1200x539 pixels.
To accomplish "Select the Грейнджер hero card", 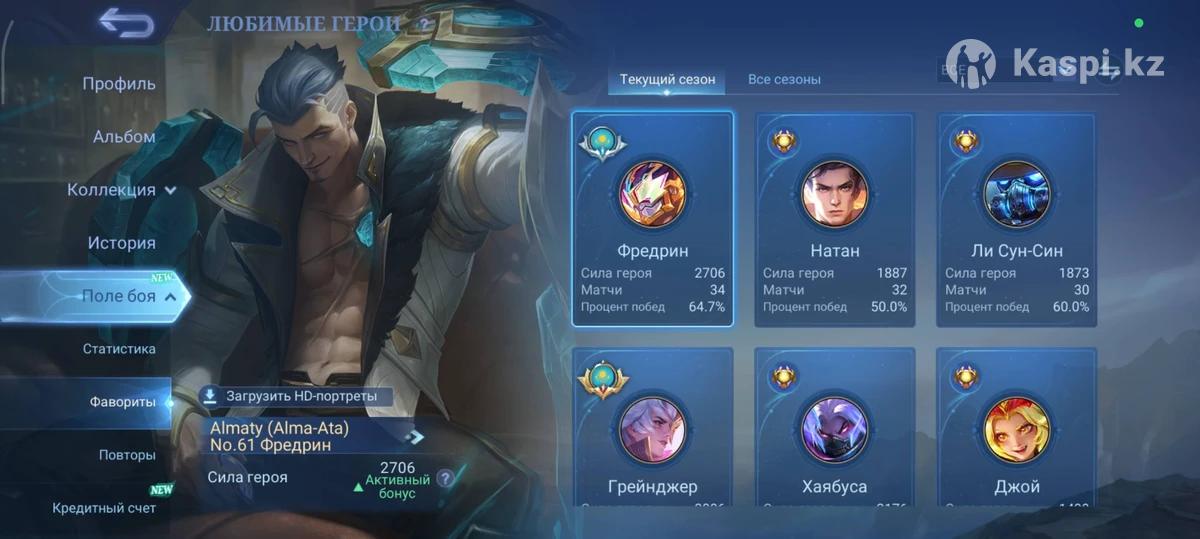I will [652, 425].
